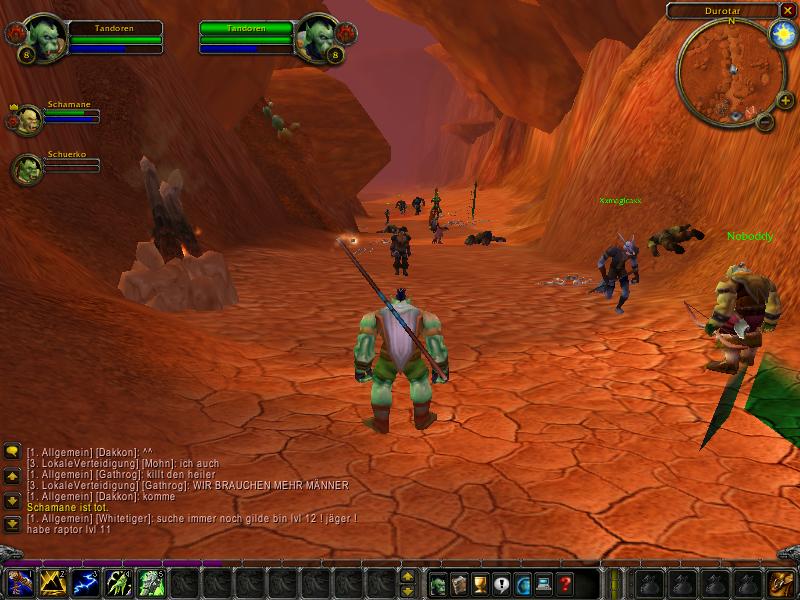Close the minimap with the X button
The height and width of the screenshot is (600, 800).
787,11
